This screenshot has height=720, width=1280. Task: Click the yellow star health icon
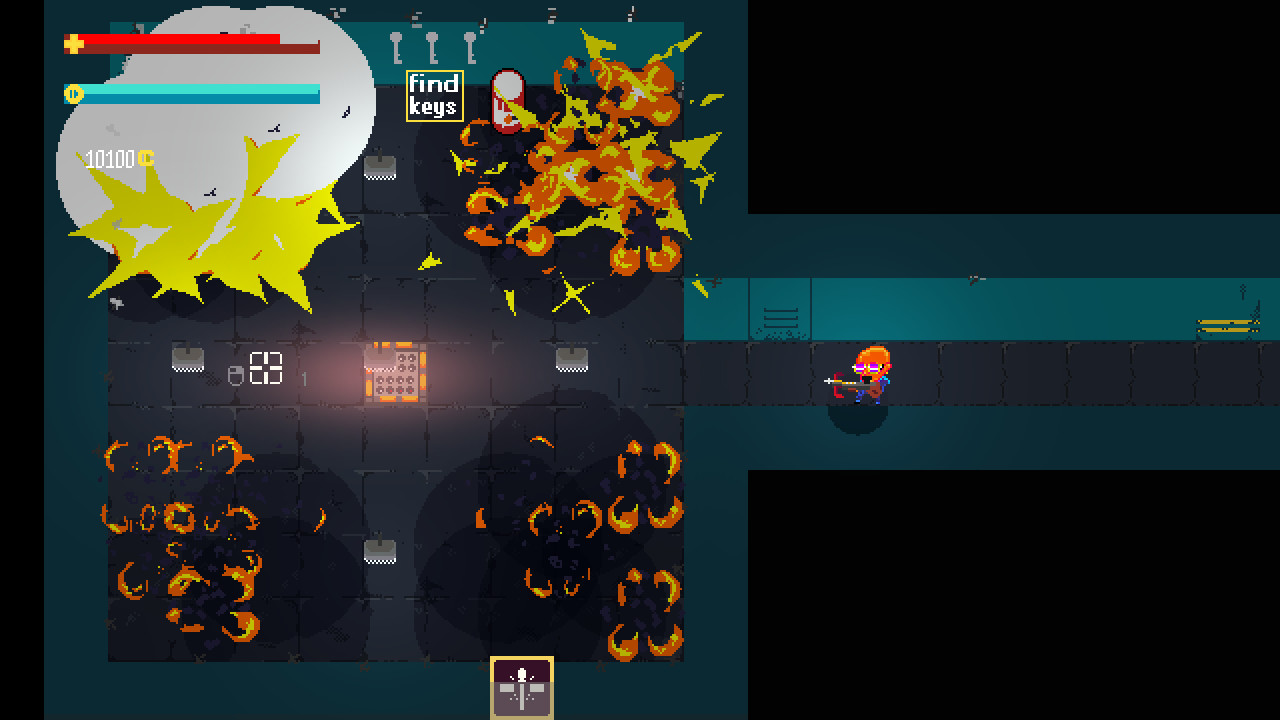[72, 43]
